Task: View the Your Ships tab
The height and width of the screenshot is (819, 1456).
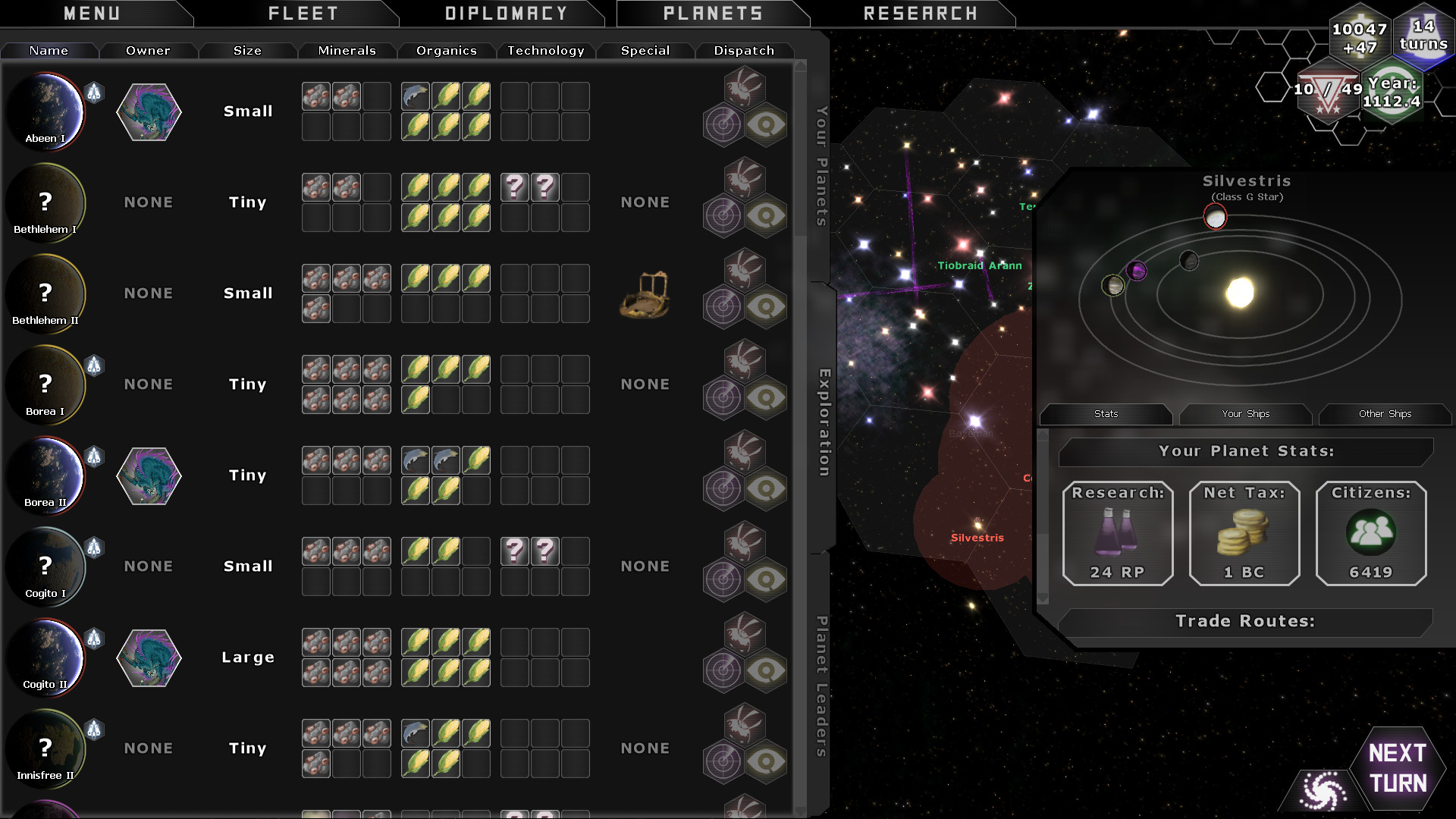Action: [1245, 414]
